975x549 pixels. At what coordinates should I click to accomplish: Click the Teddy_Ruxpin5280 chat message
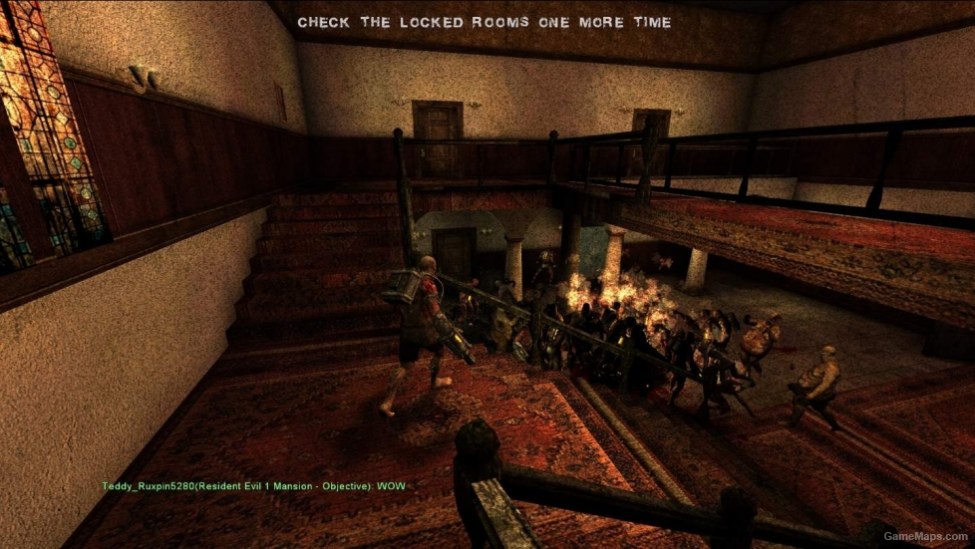click(x=254, y=486)
